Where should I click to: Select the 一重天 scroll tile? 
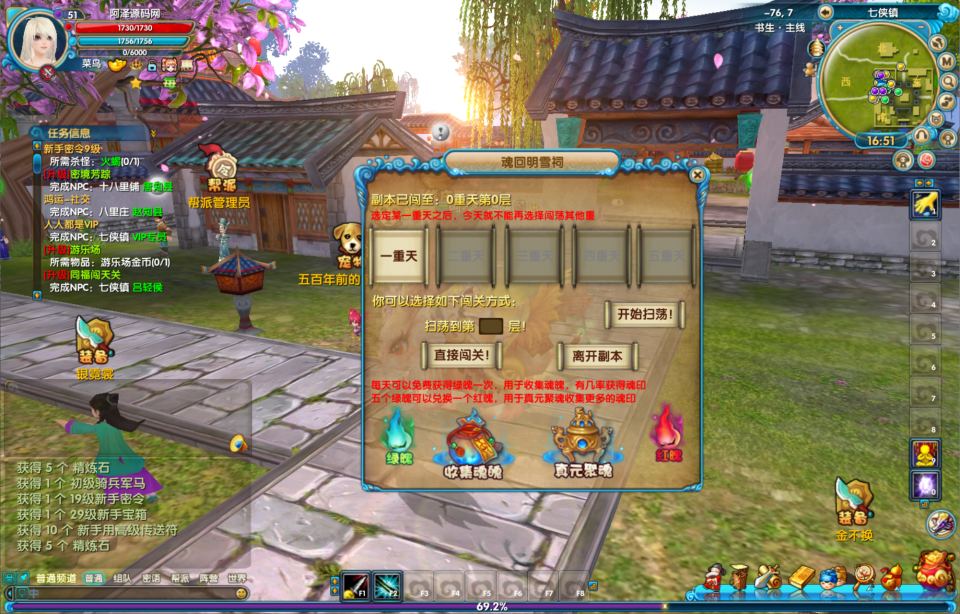tap(398, 256)
